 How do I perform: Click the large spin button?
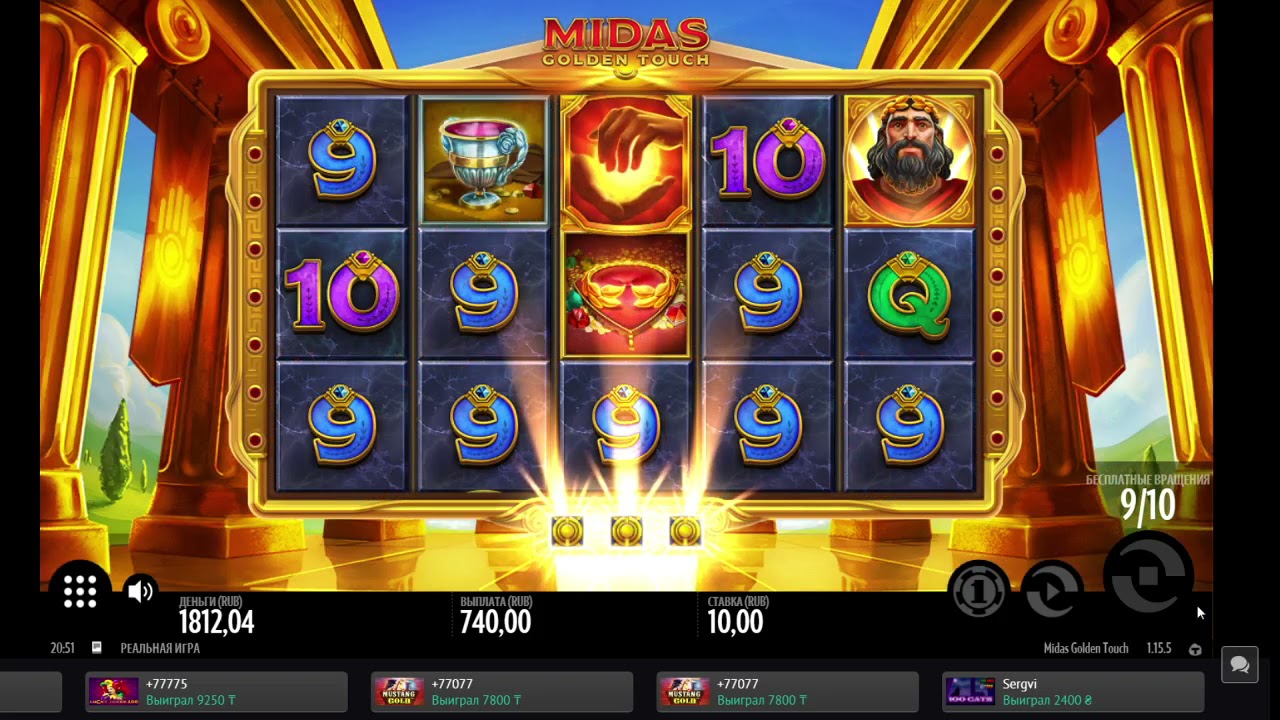click(x=1148, y=575)
